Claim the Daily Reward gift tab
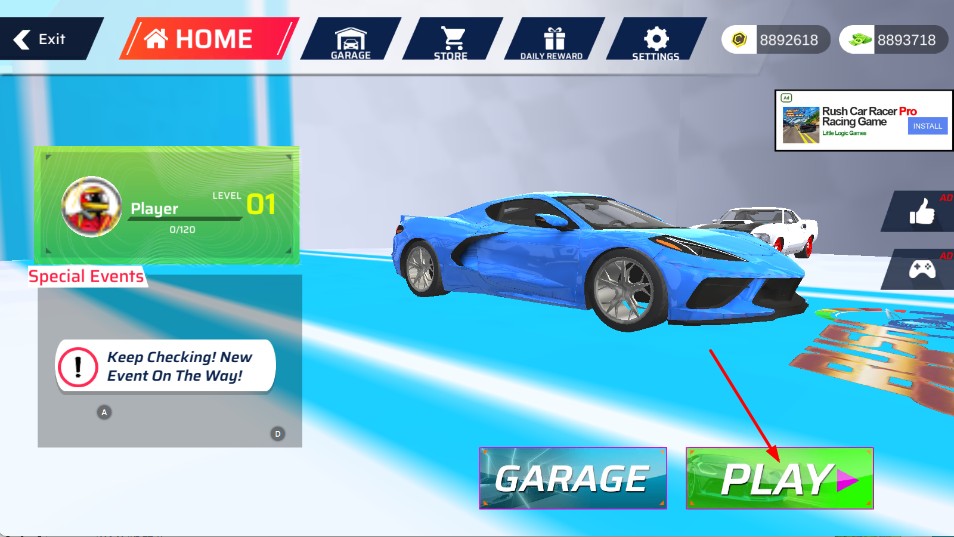The image size is (954, 537). (x=552, y=40)
